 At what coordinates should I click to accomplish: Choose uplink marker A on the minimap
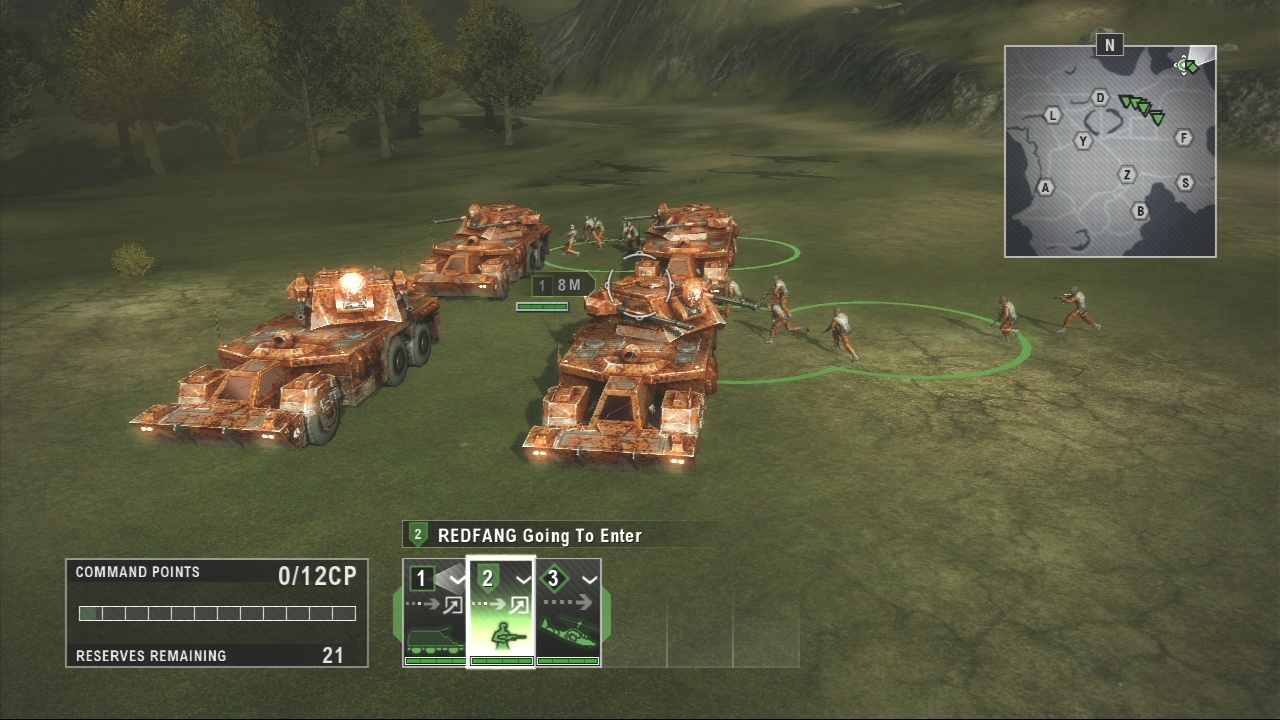1046,187
